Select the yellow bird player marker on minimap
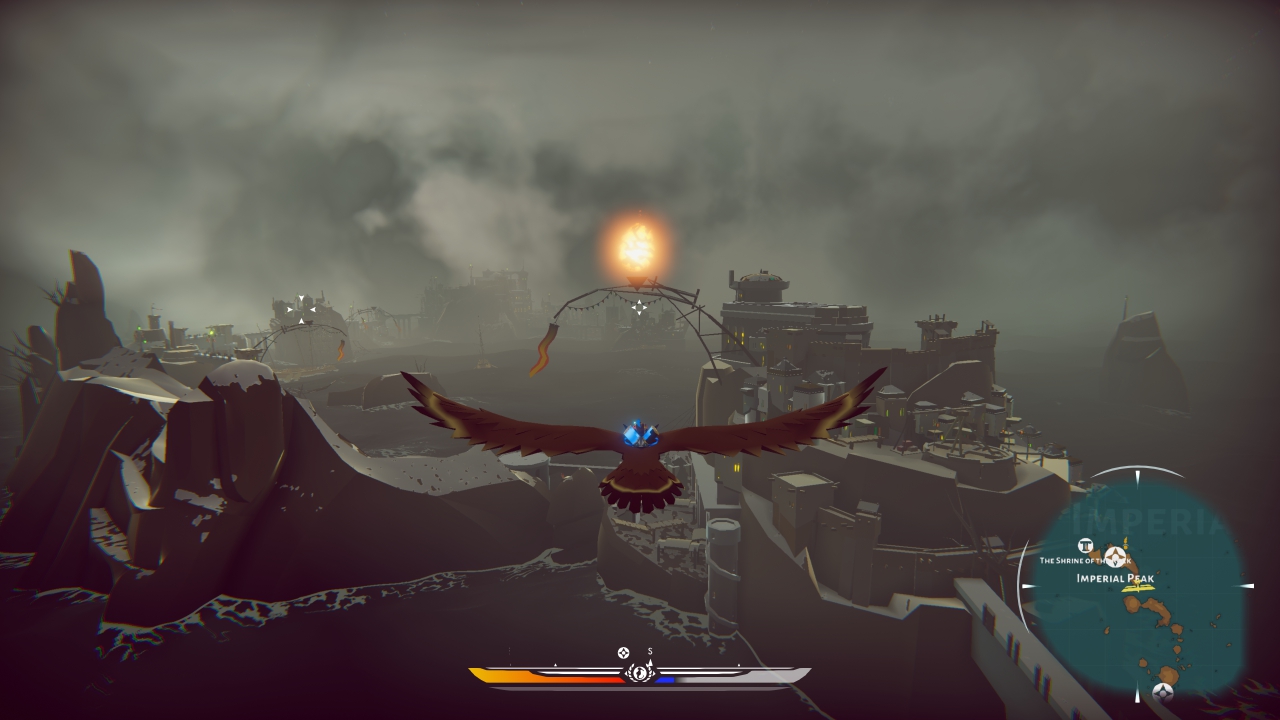Viewport: 1280px width, 720px height. pyautogui.click(x=1136, y=588)
